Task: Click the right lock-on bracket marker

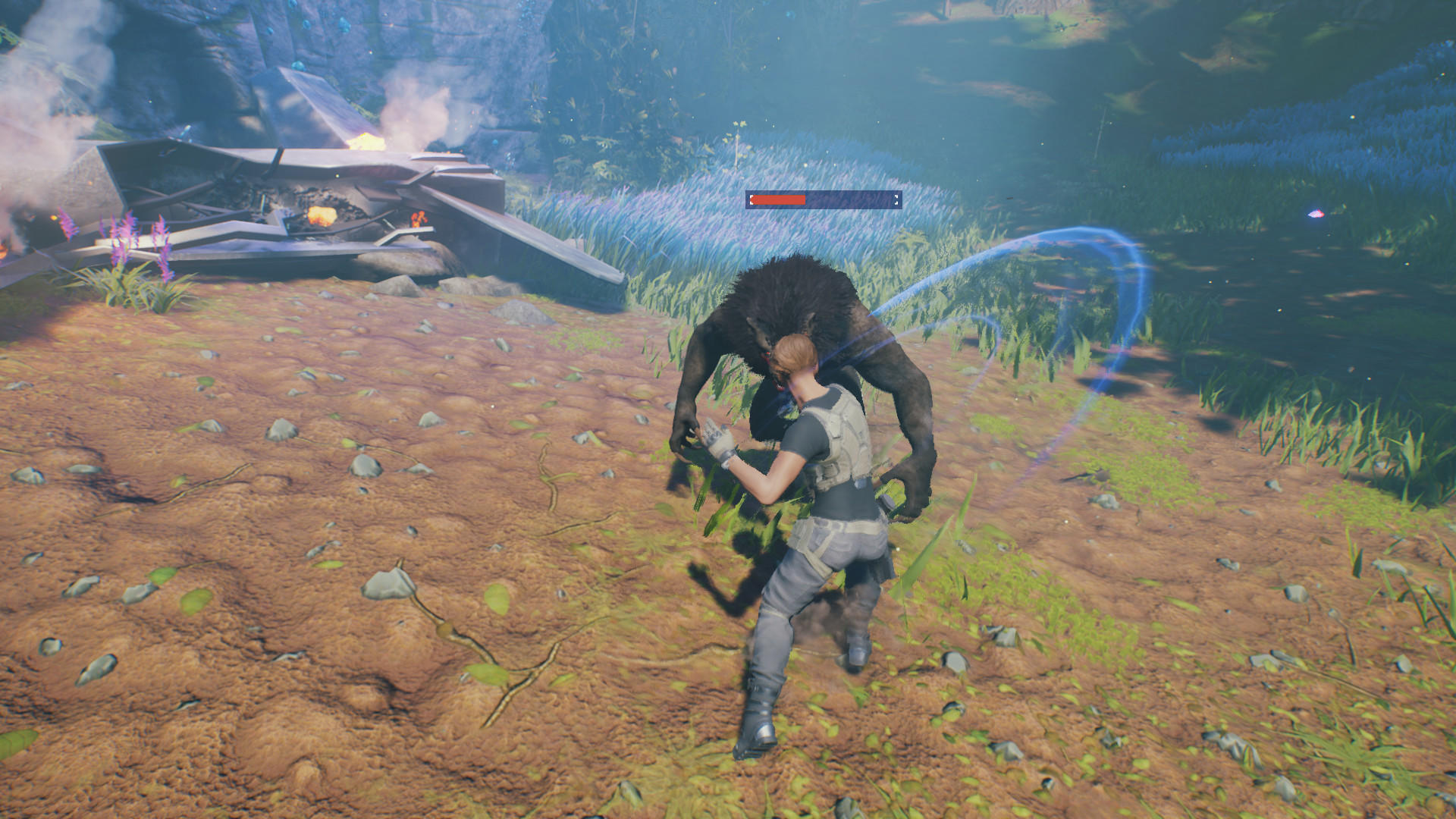Action: point(895,199)
